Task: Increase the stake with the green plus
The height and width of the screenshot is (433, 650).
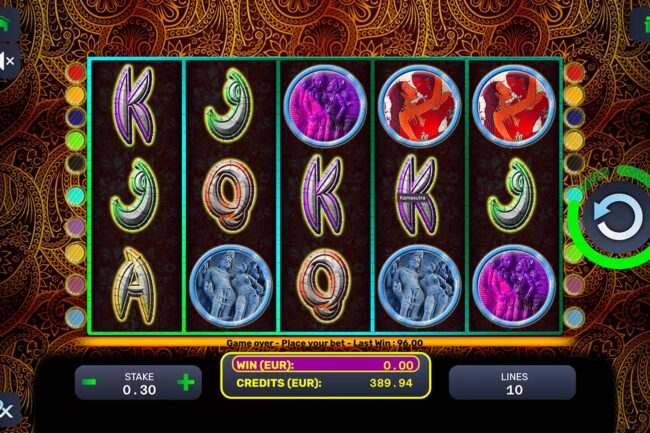Action: [x=185, y=382]
